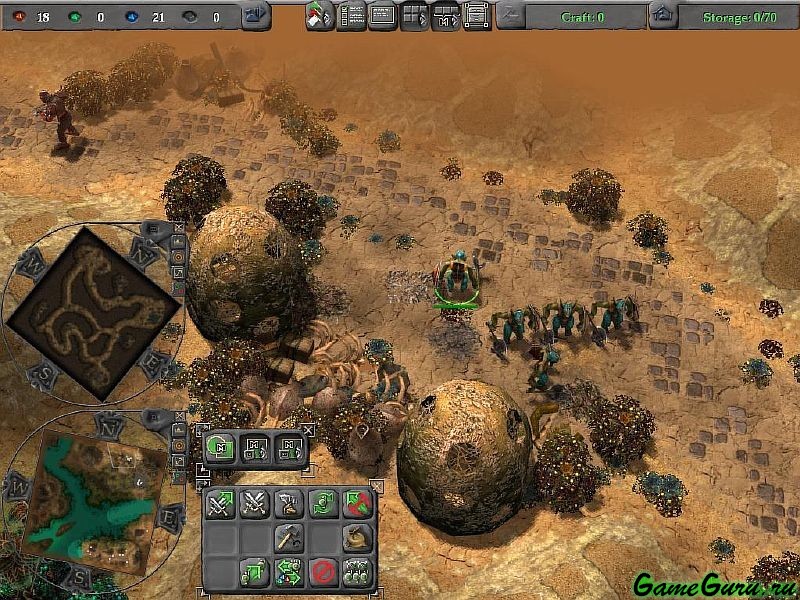Click the button left of Craft counter
The height and width of the screenshot is (600, 800).
coord(510,16)
